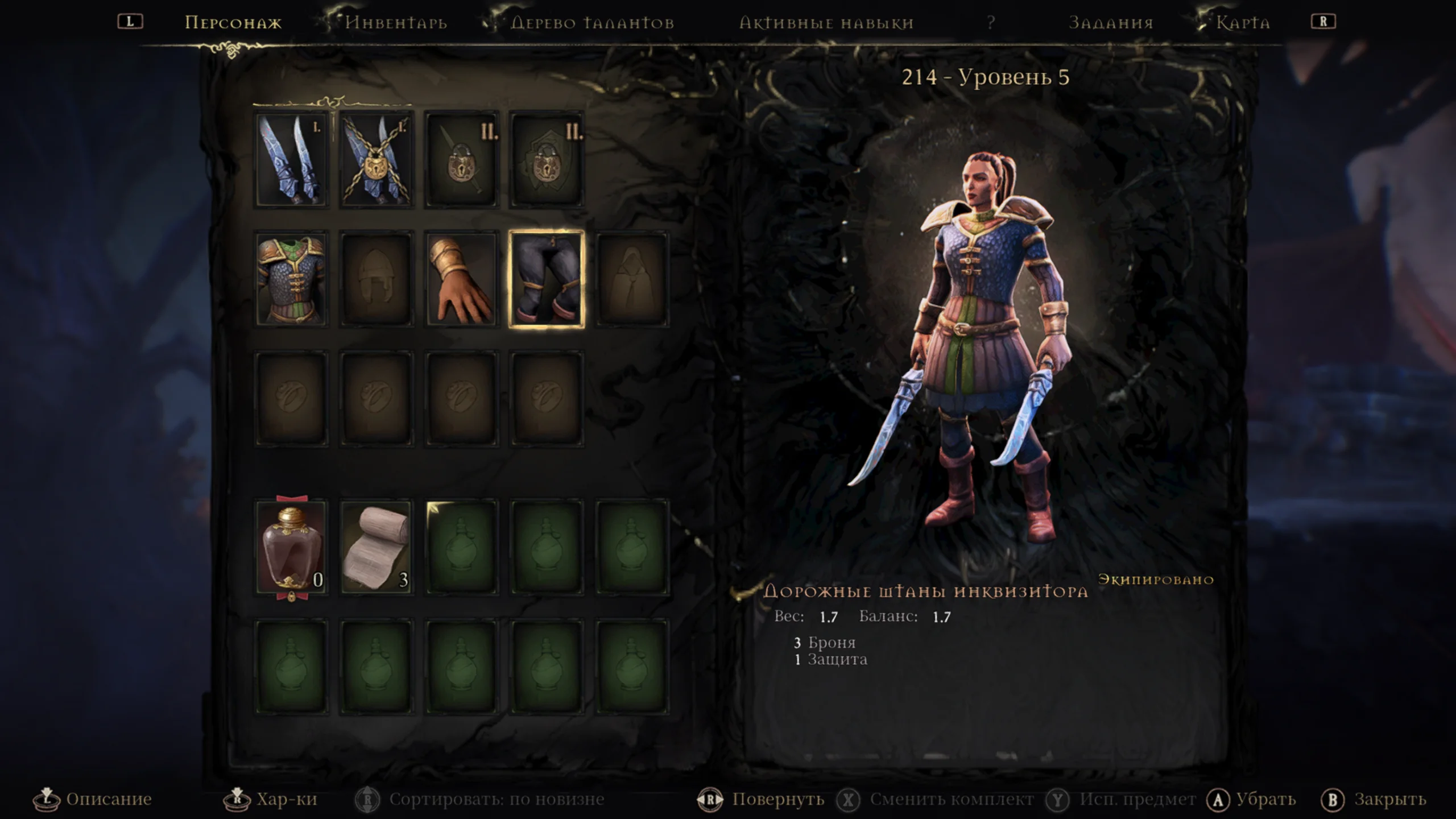Choose the bracer gloves slot
The height and width of the screenshot is (819, 1456).
(461, 279)
